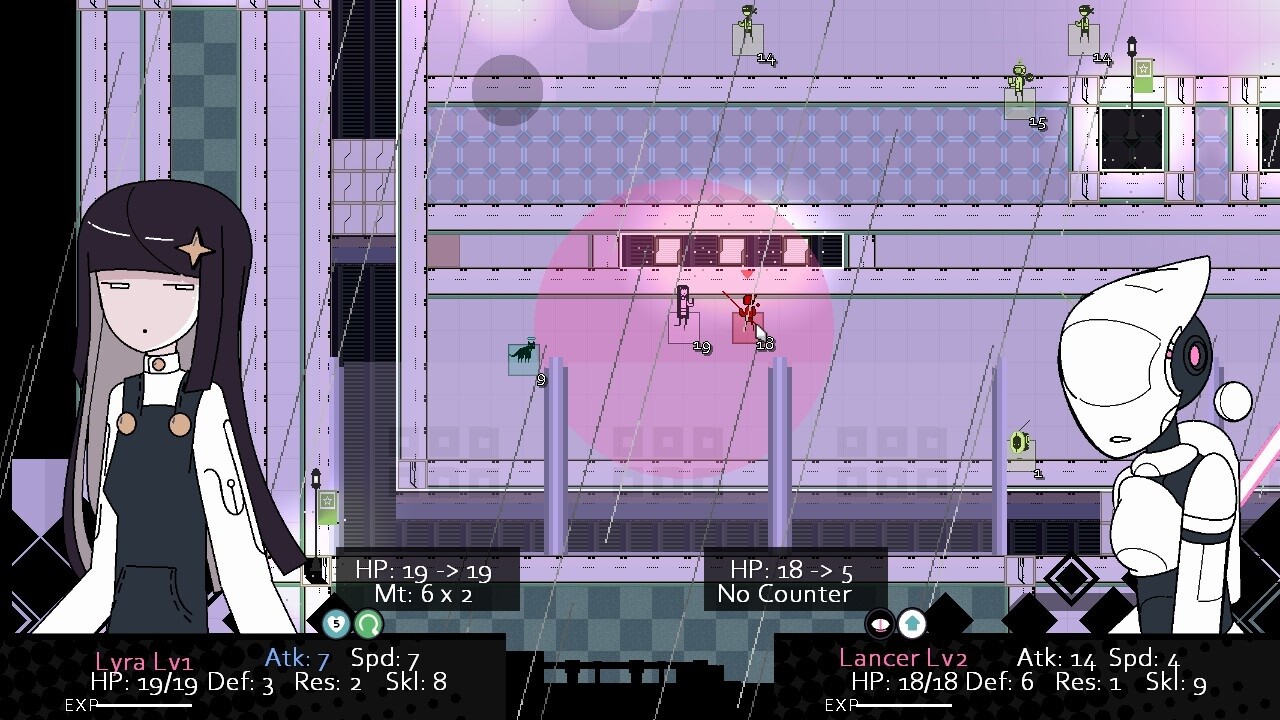This screenshot has height=720, width=1280.
Task: Select the dark circled number 5 badge icon
Action: tap(337, 624)
